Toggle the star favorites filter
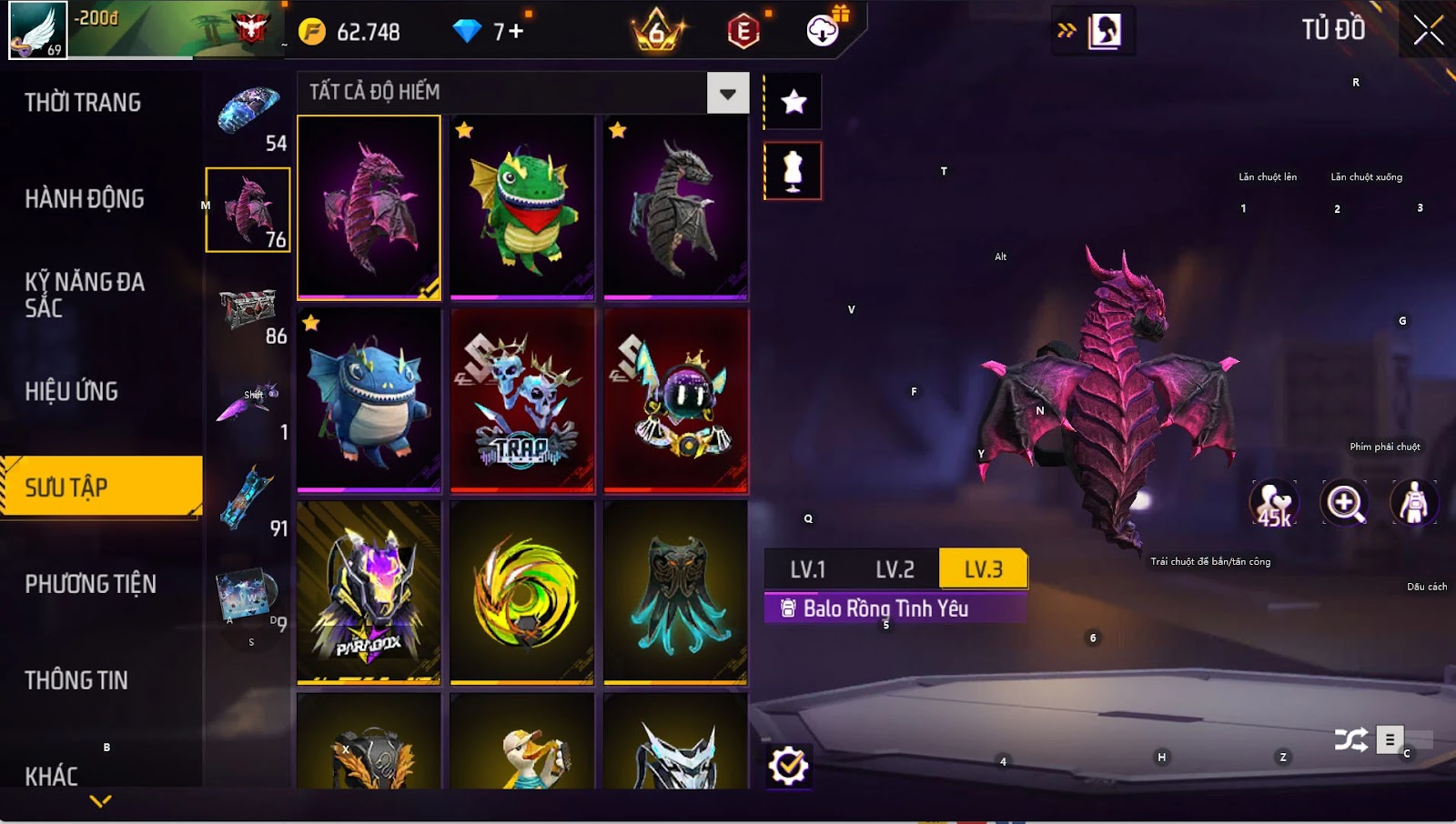The width and height of the screenshot is (1456, 824). click(794, 102)
